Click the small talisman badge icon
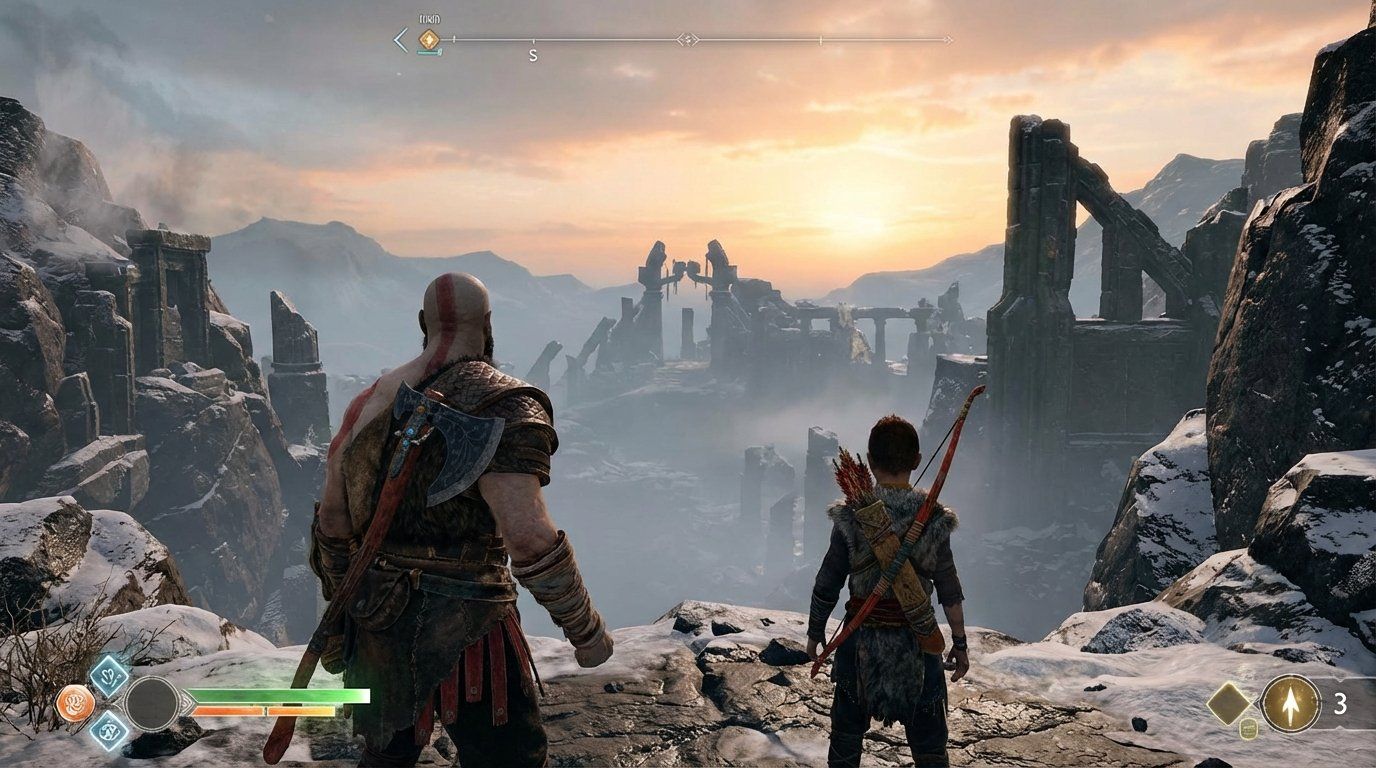 (x=1248, y=729)
